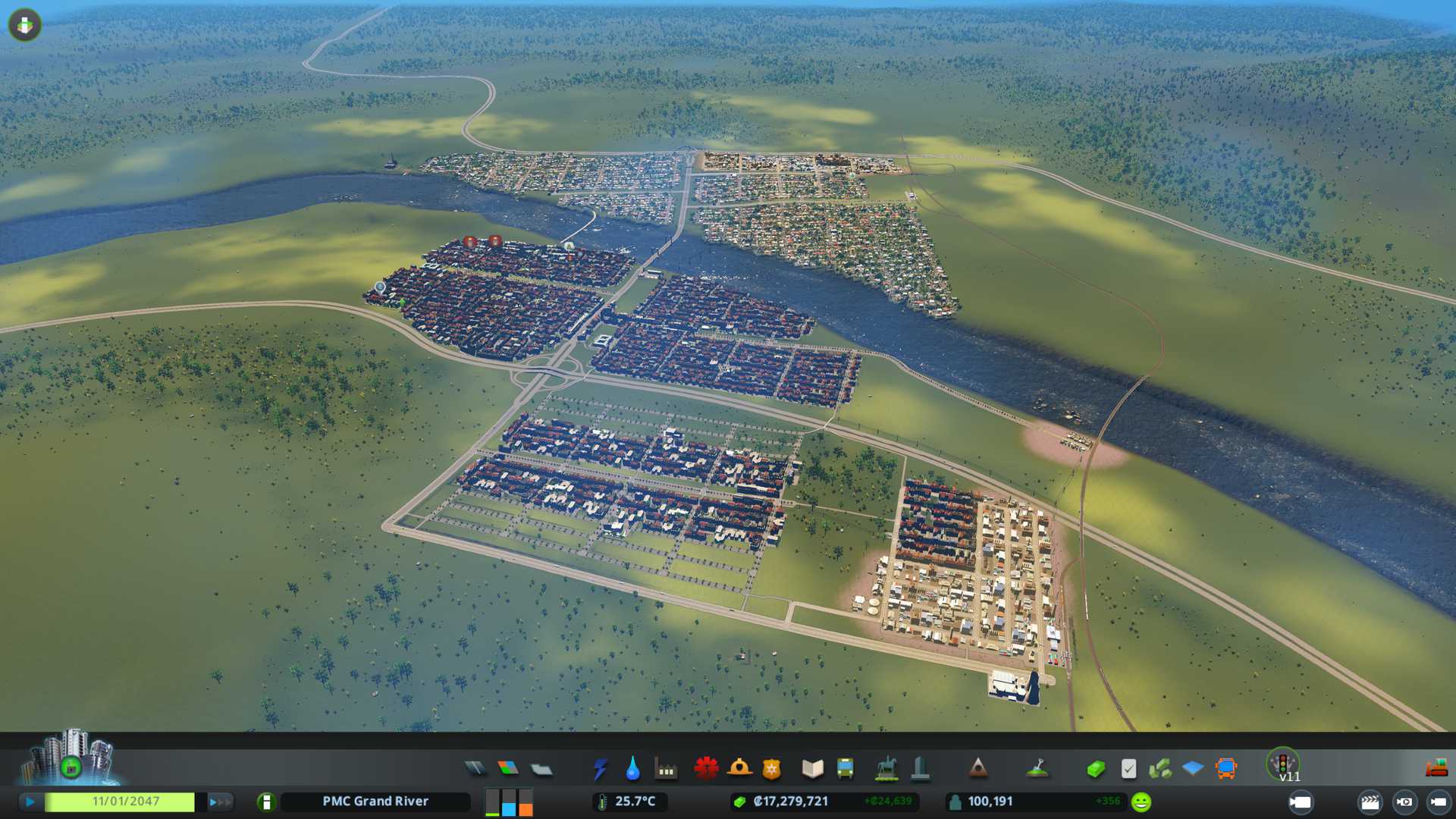Image resolution: width=1456 pixels, height=819 pixels.
Task: Open the Roads build menu
Action: [475, 769]
